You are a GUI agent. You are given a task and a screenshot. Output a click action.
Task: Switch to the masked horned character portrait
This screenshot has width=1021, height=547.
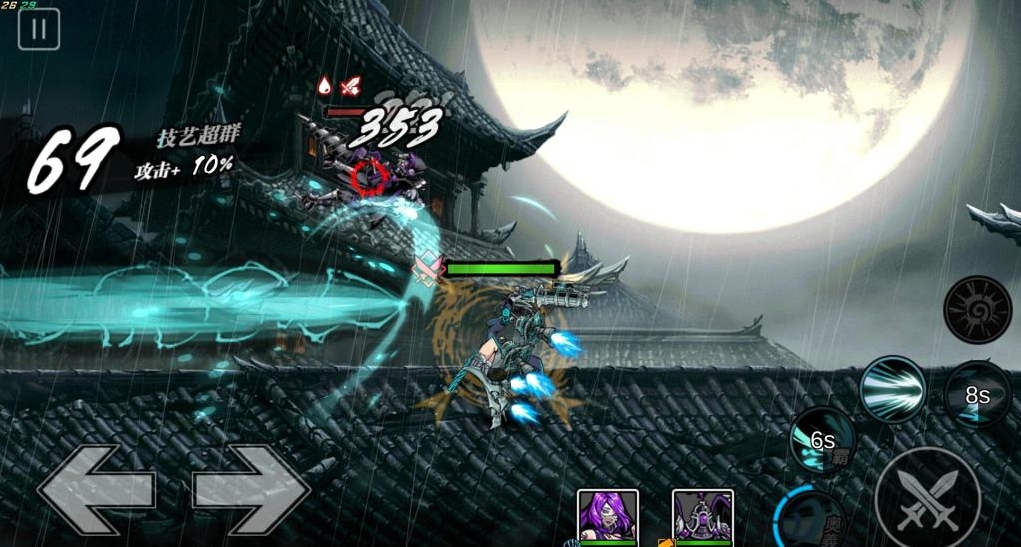[703, 516]
